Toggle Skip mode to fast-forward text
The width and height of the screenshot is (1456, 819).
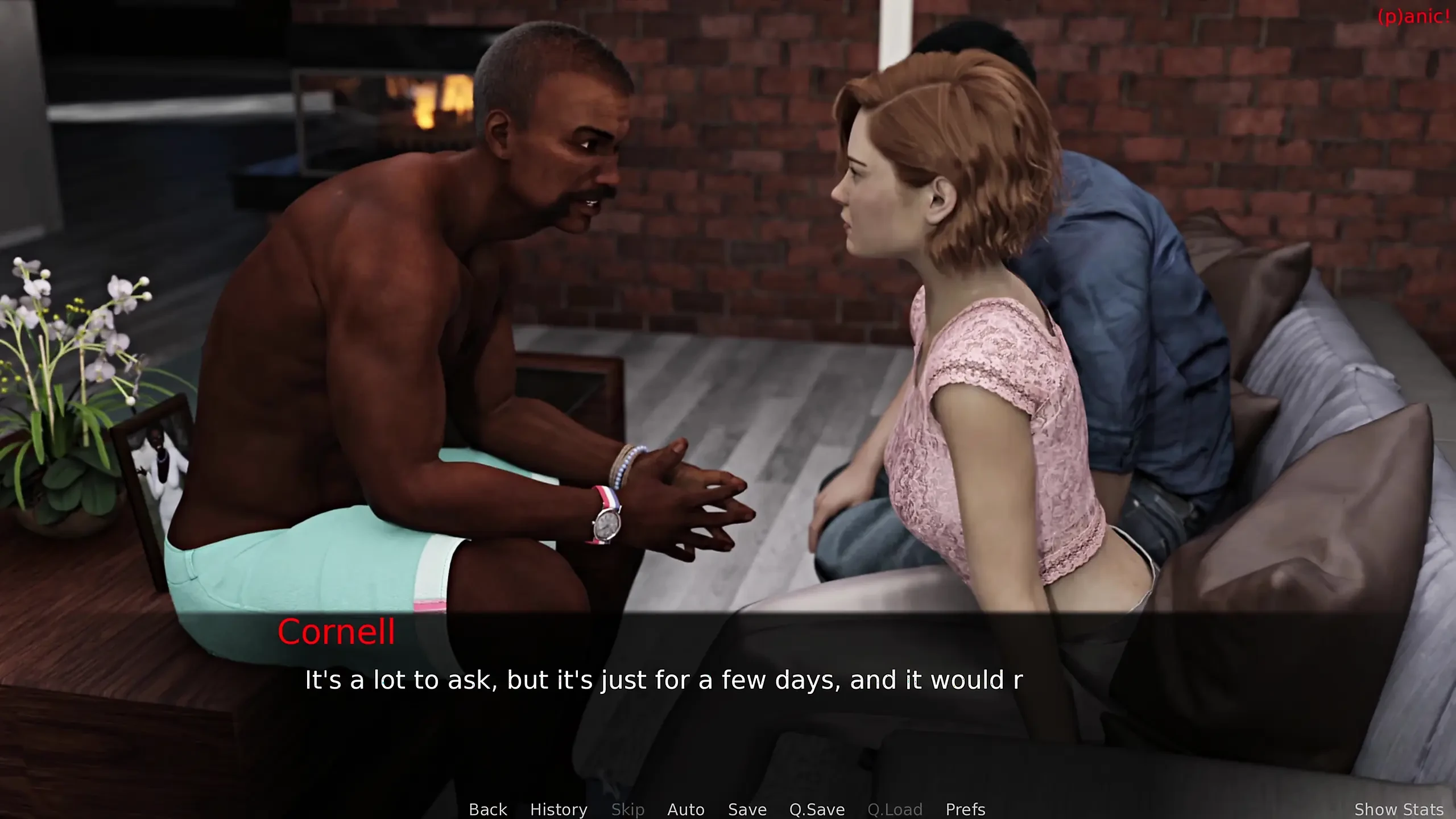[628, 809]
